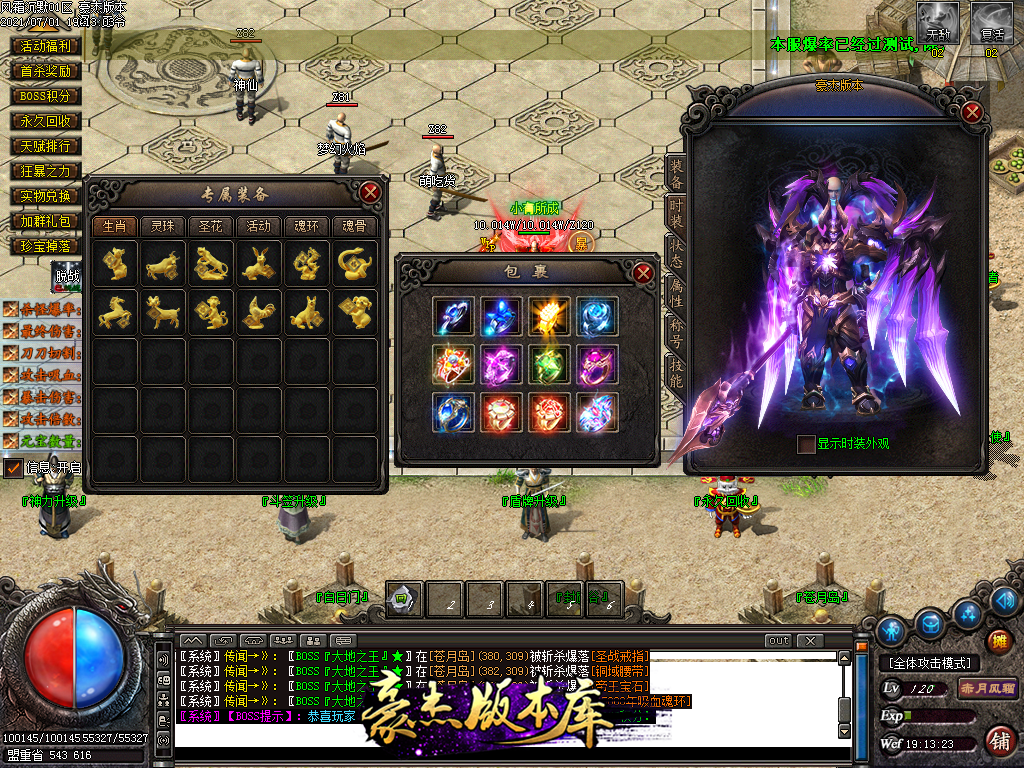1024x768 pixels.
Task: Click the chat panel's out button
Action: pyautogui.click(x=778, y=640)
